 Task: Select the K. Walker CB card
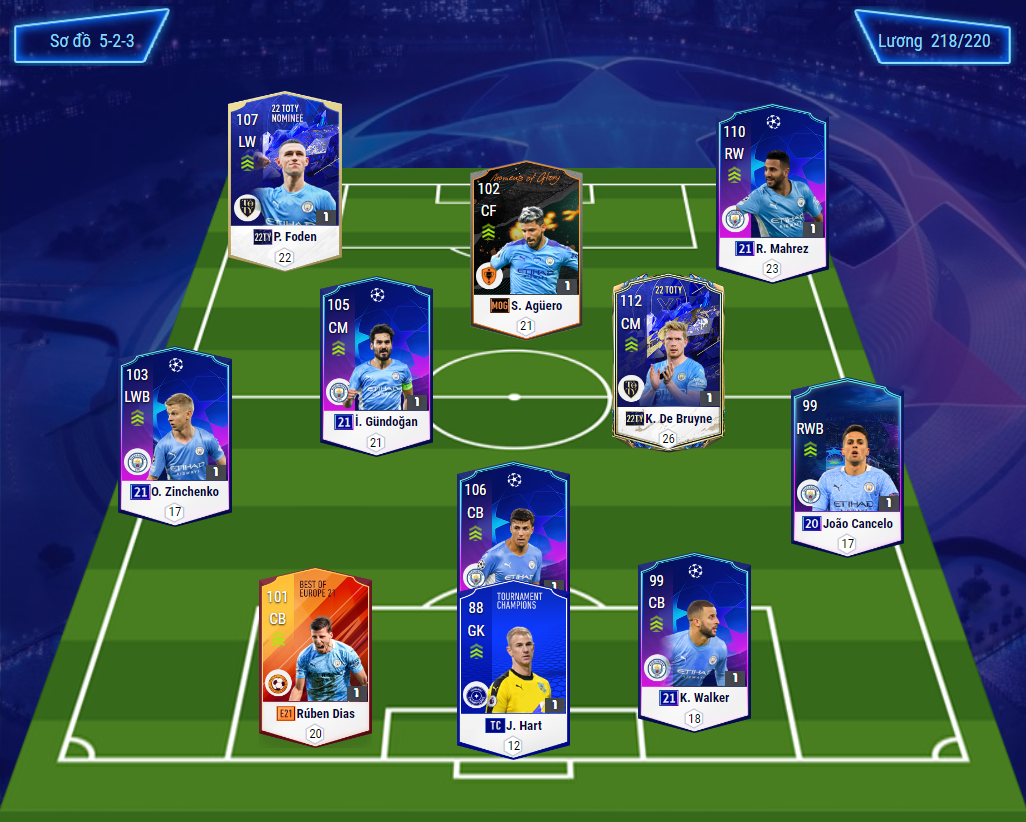tap(694, 635)
